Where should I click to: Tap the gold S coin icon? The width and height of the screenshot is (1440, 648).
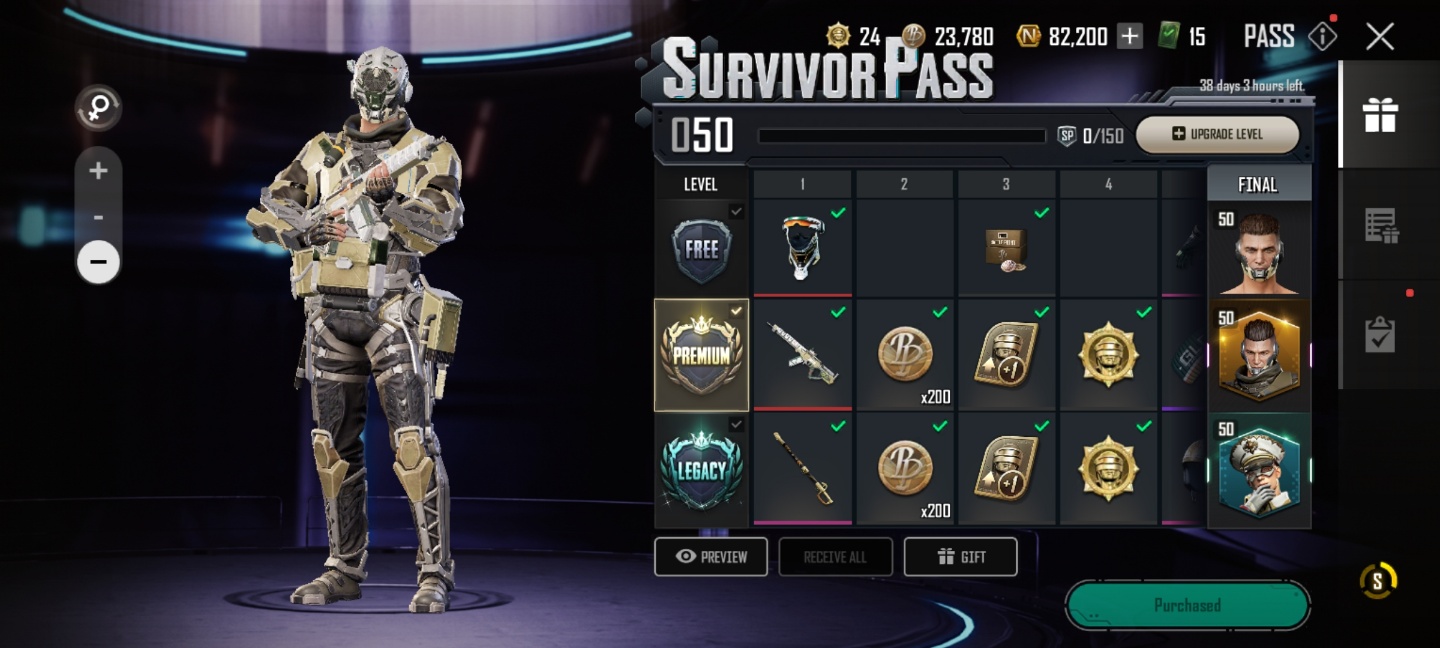click(1378, 581)
